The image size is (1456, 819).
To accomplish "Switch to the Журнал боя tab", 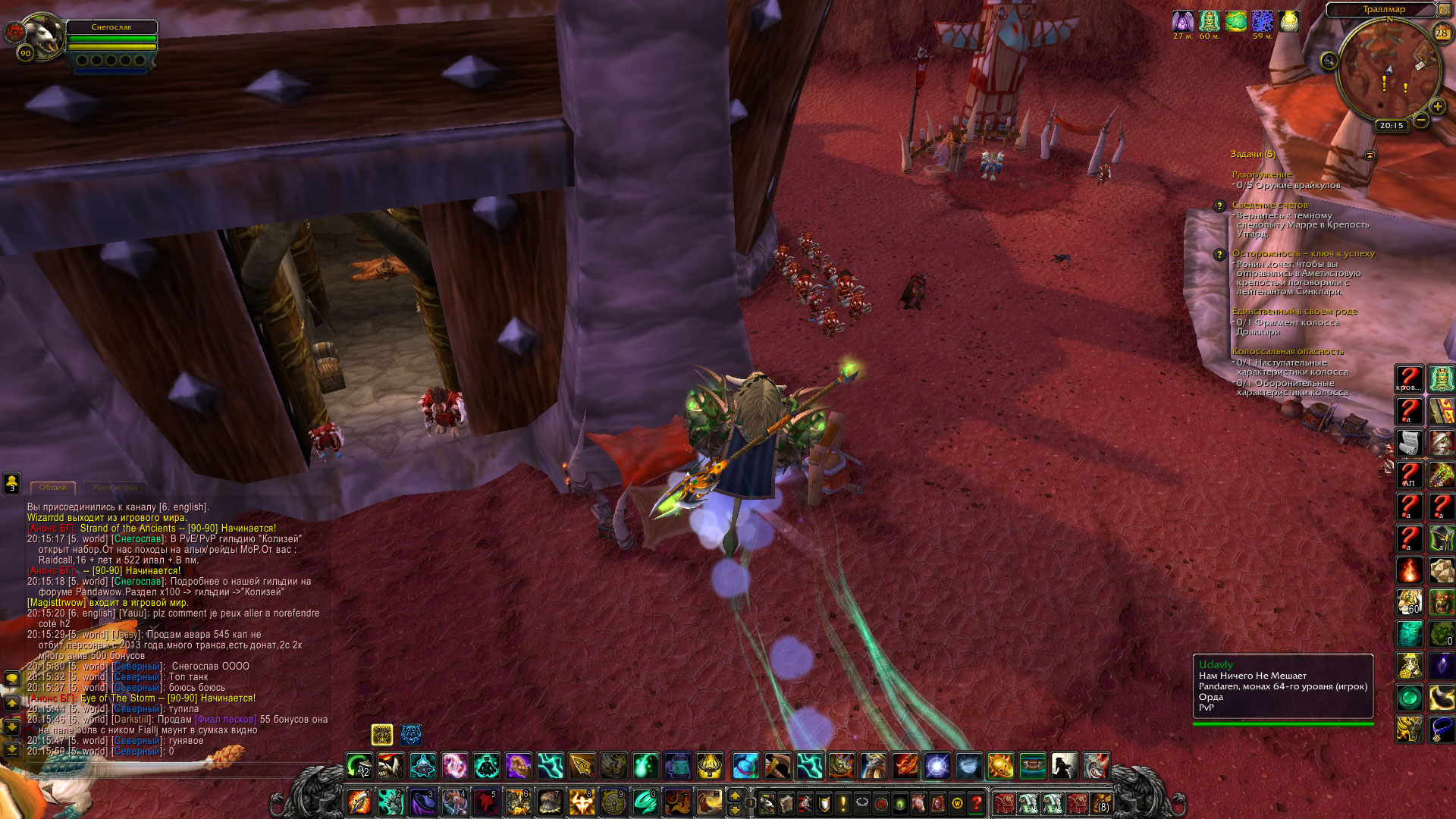I will [115, 488].
